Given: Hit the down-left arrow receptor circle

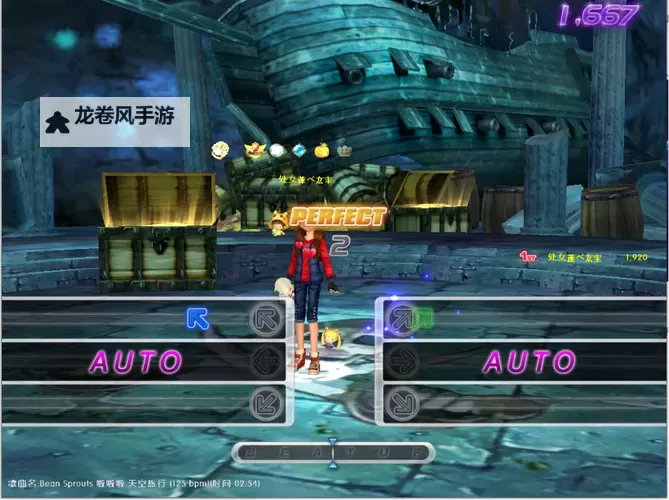Looking at the screenshot, I should click(265, 403).
